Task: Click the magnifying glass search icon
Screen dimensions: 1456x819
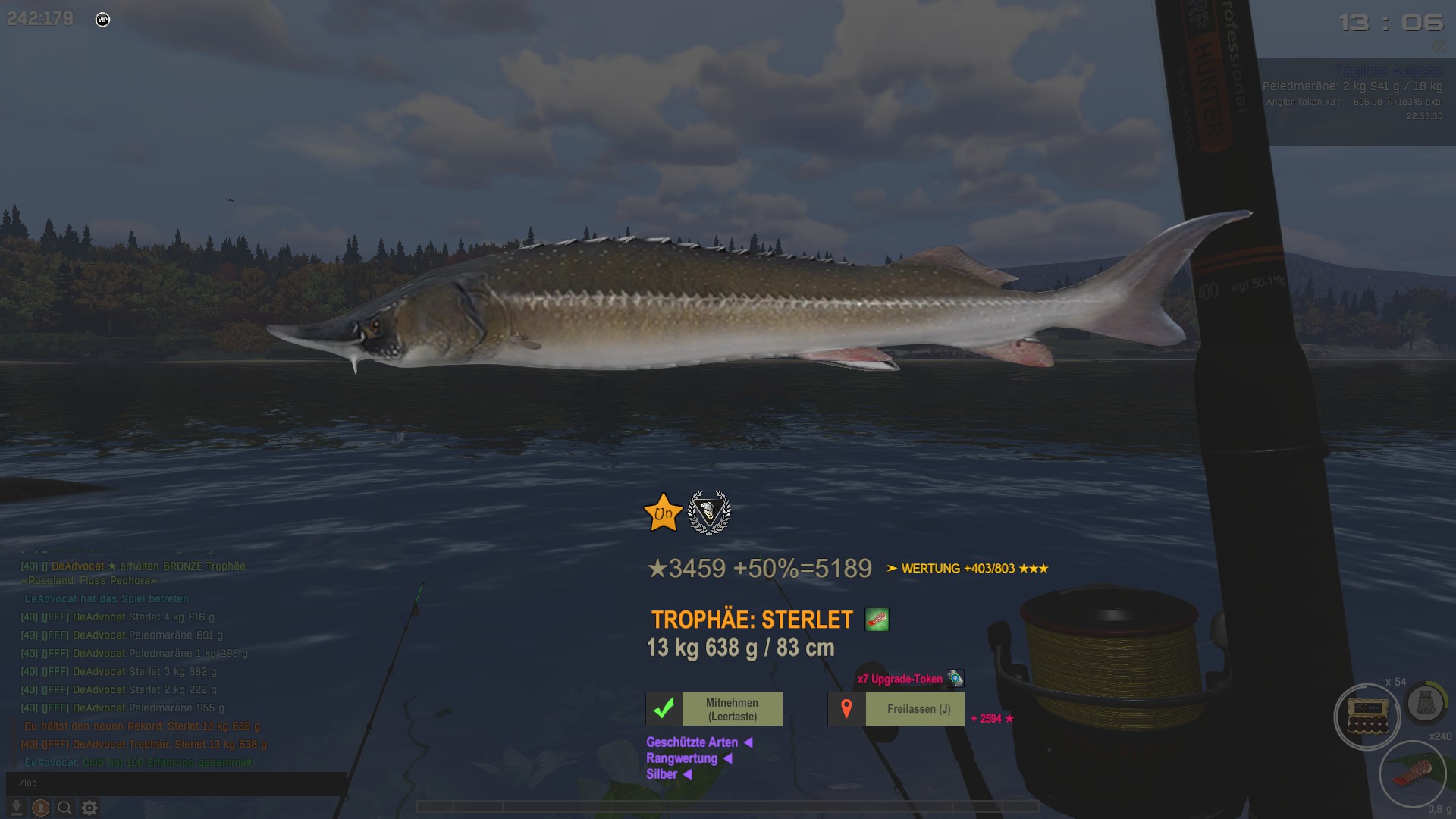Action: point(65,808)
